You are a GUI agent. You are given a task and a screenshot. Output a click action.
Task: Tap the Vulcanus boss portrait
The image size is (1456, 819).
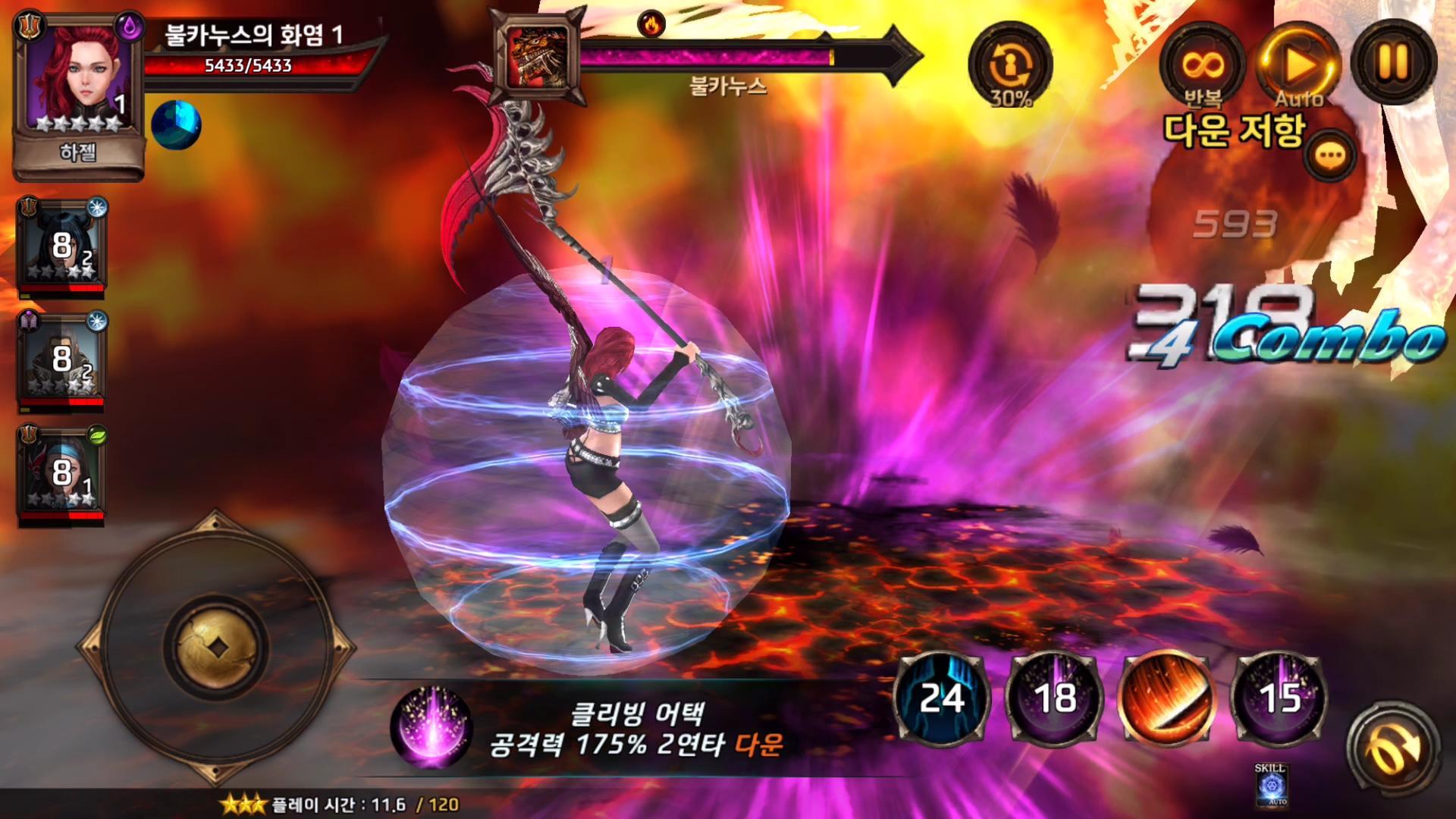pos(538,53)
